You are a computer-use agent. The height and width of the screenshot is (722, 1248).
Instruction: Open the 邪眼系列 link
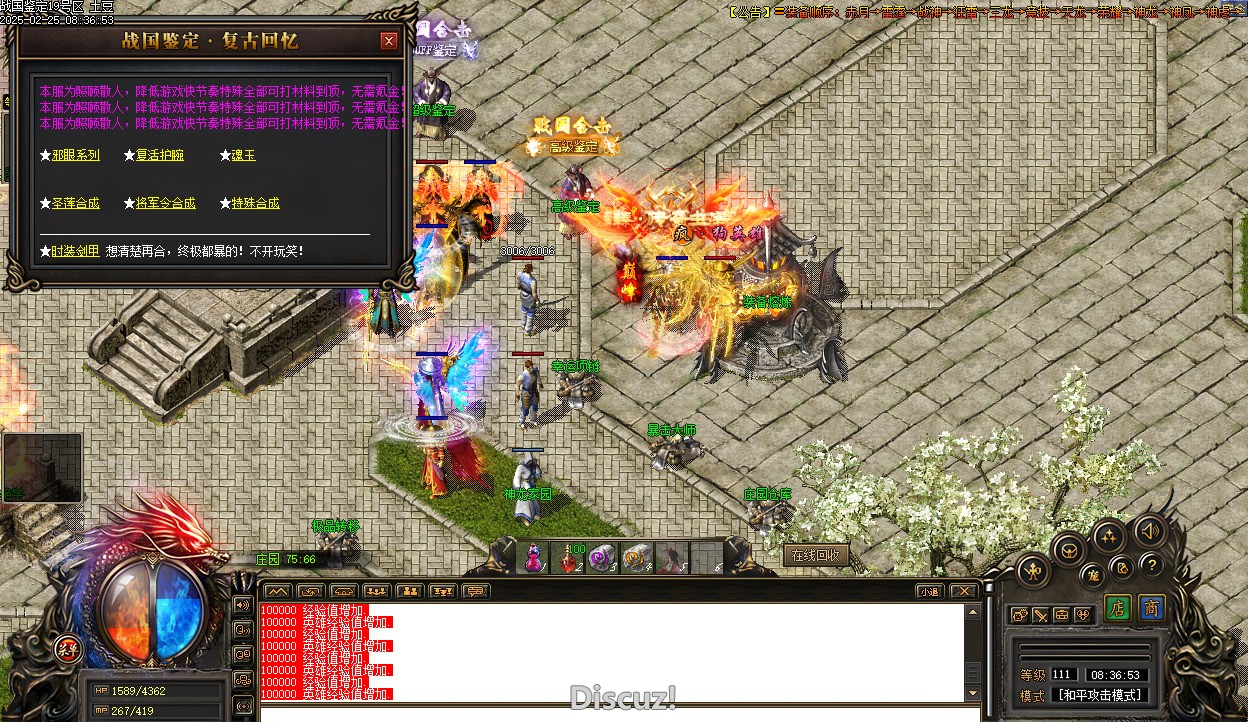pos(76,155)
